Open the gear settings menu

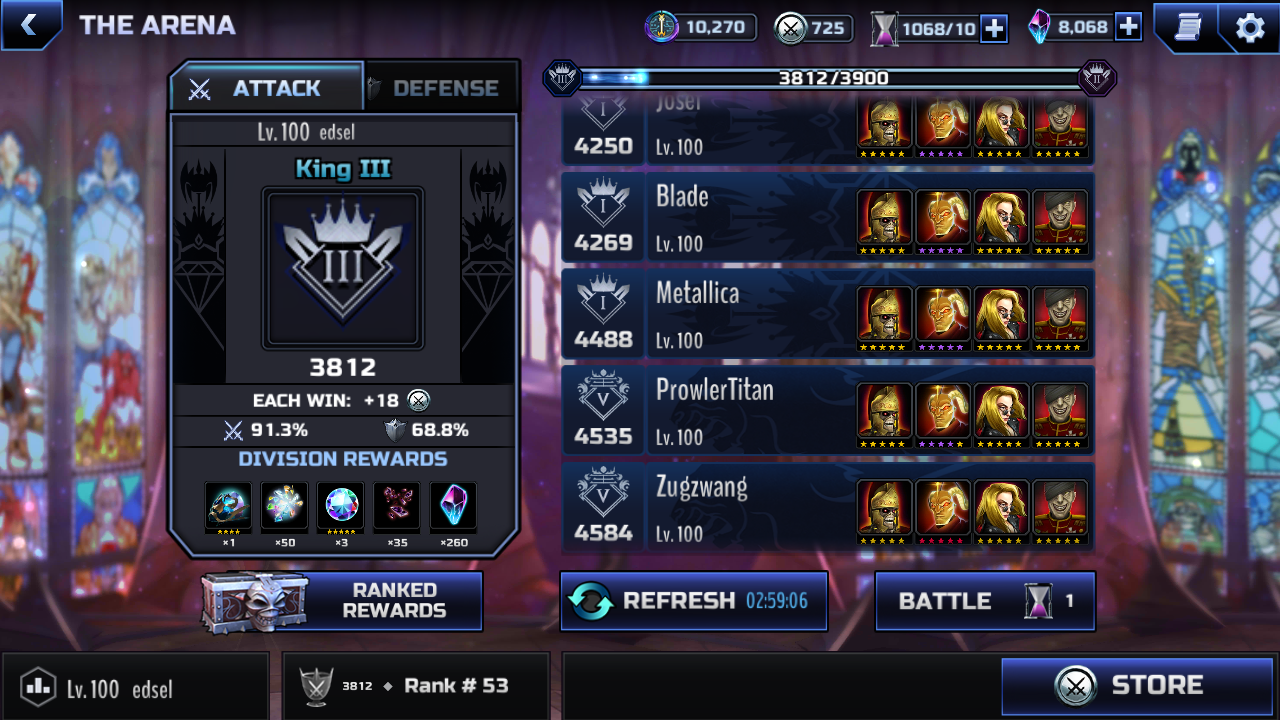(x=1250, y=27)
